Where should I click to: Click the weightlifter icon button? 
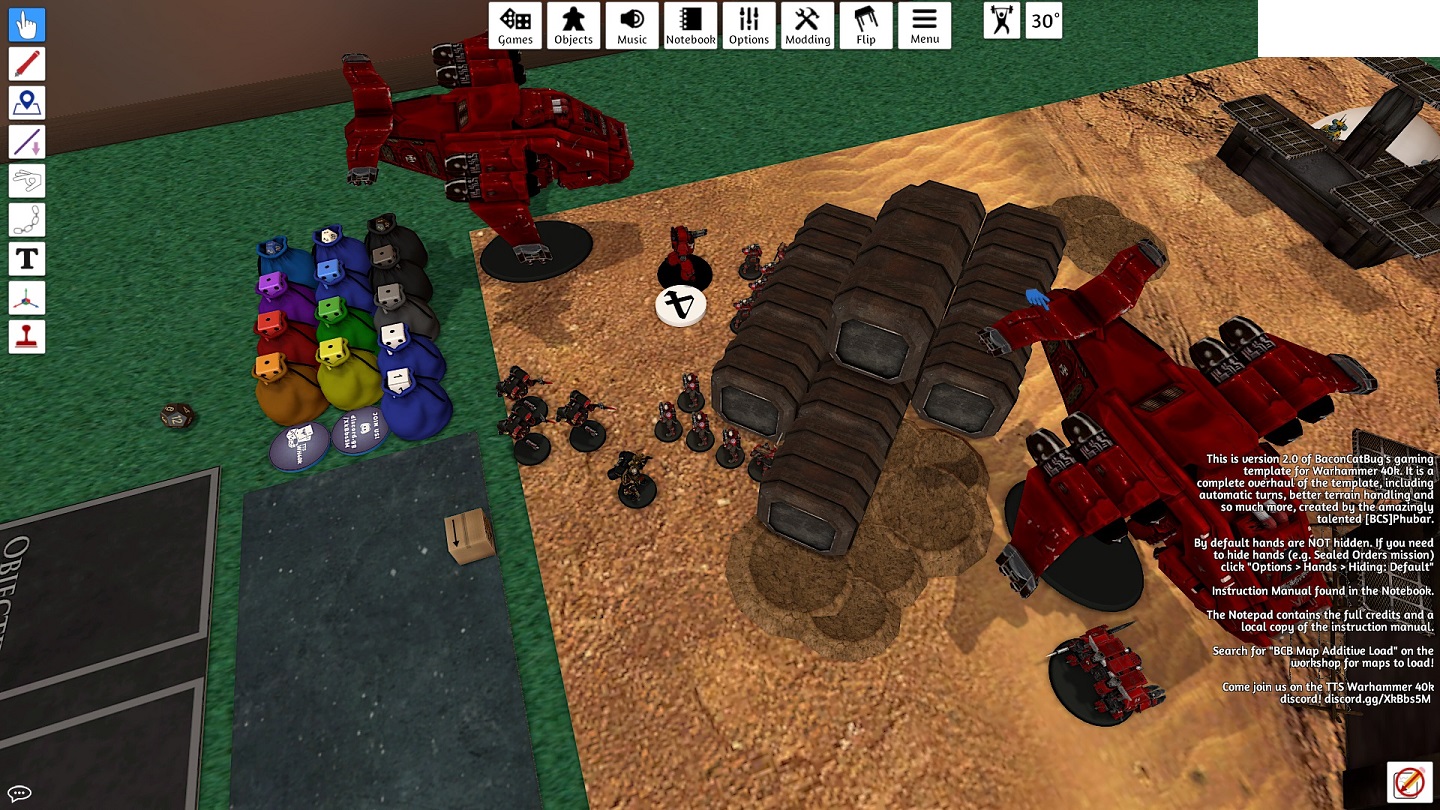(1002, 21)
